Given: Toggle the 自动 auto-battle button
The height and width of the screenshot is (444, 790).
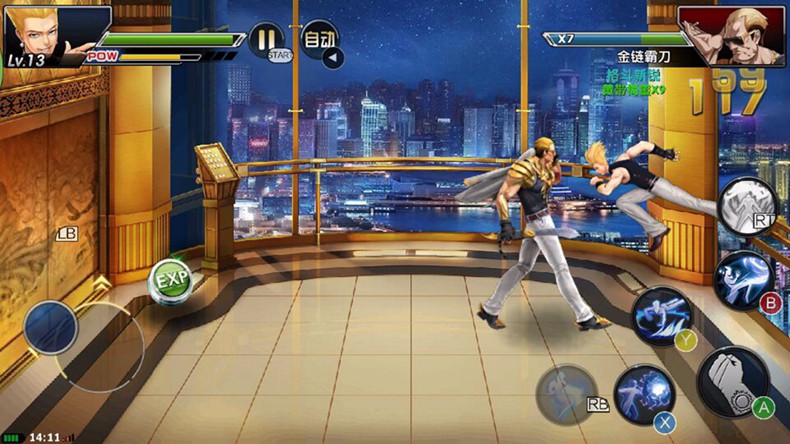Looking at the screenshot, I should [x=319, y=39].
